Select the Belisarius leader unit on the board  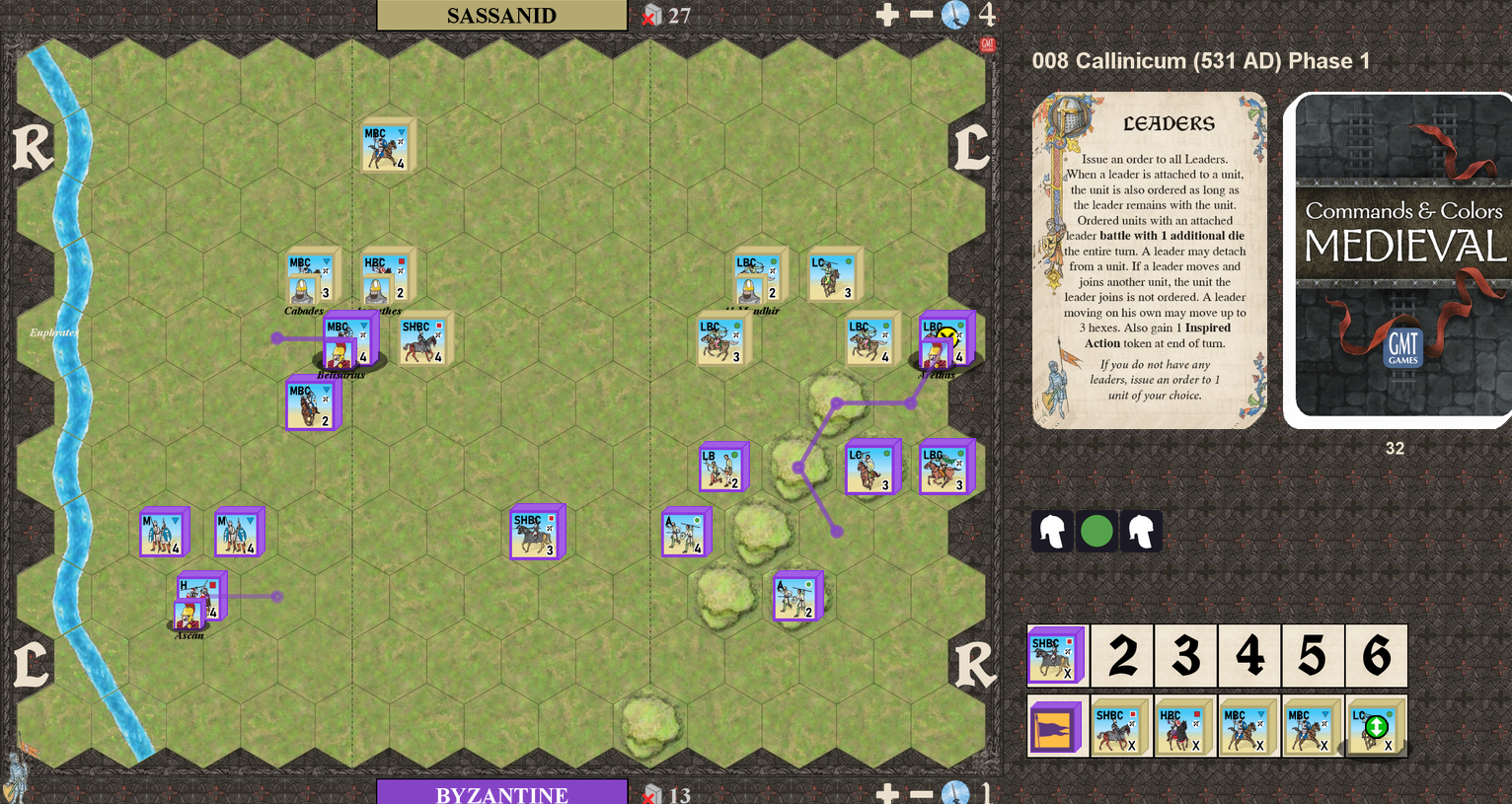pos(340,354)
